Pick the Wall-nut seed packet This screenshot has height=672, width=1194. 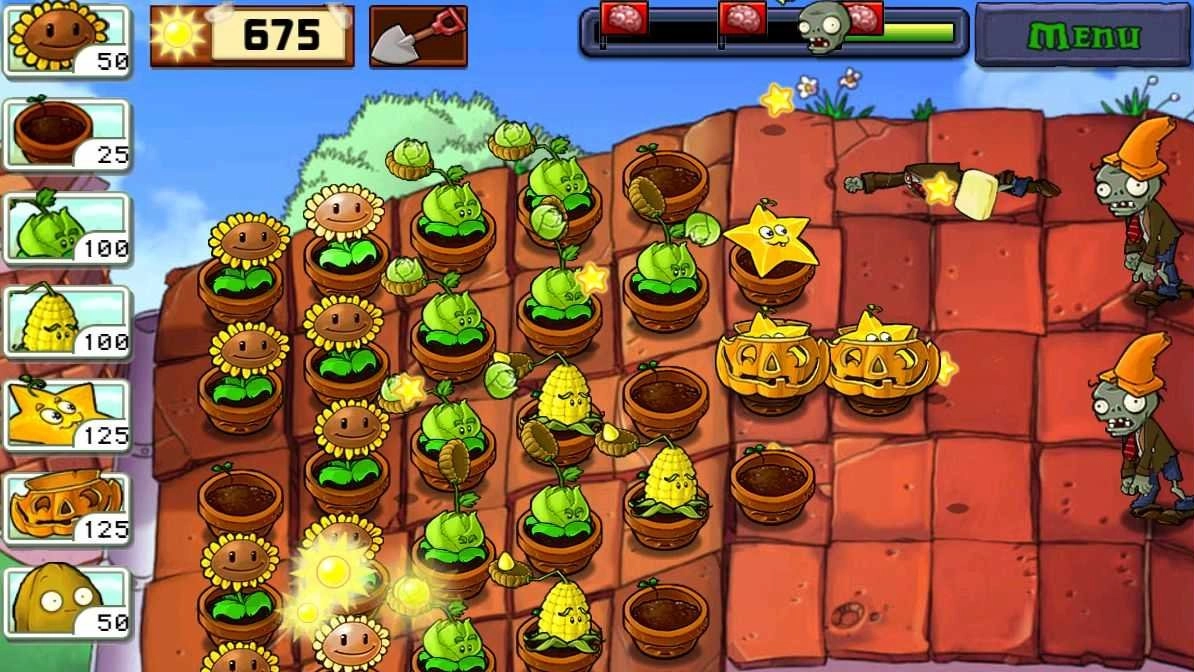click(68, 601)
